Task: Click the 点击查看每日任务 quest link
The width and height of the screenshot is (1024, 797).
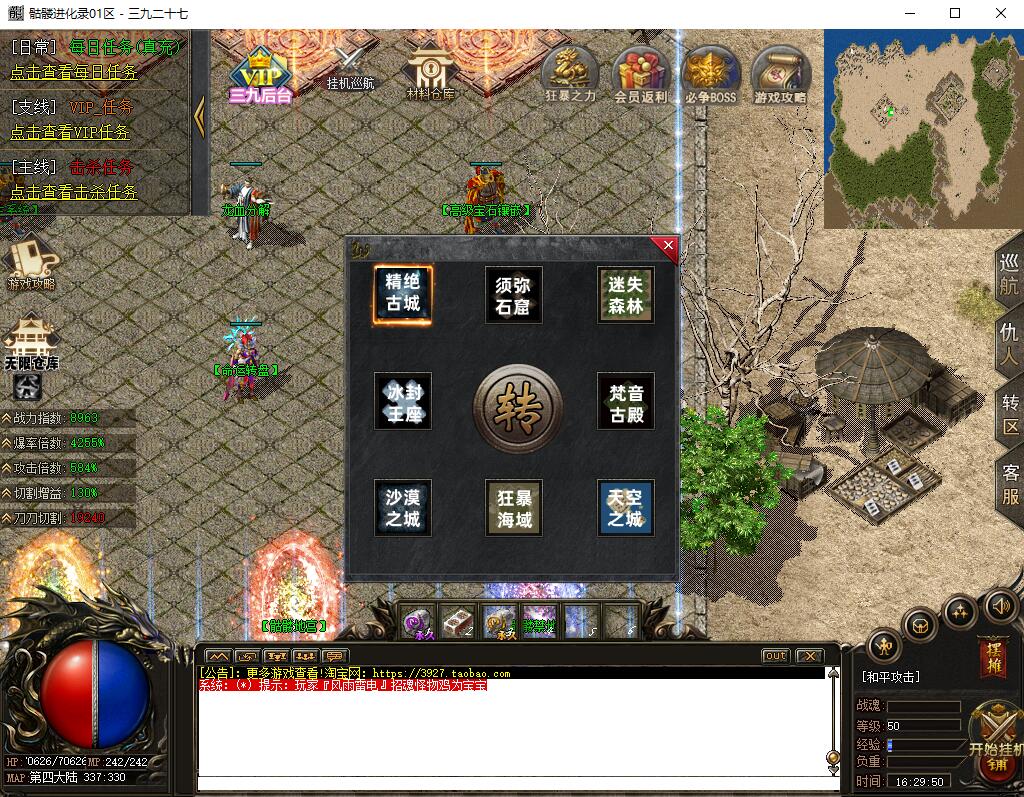Action: tap(74, 72)
